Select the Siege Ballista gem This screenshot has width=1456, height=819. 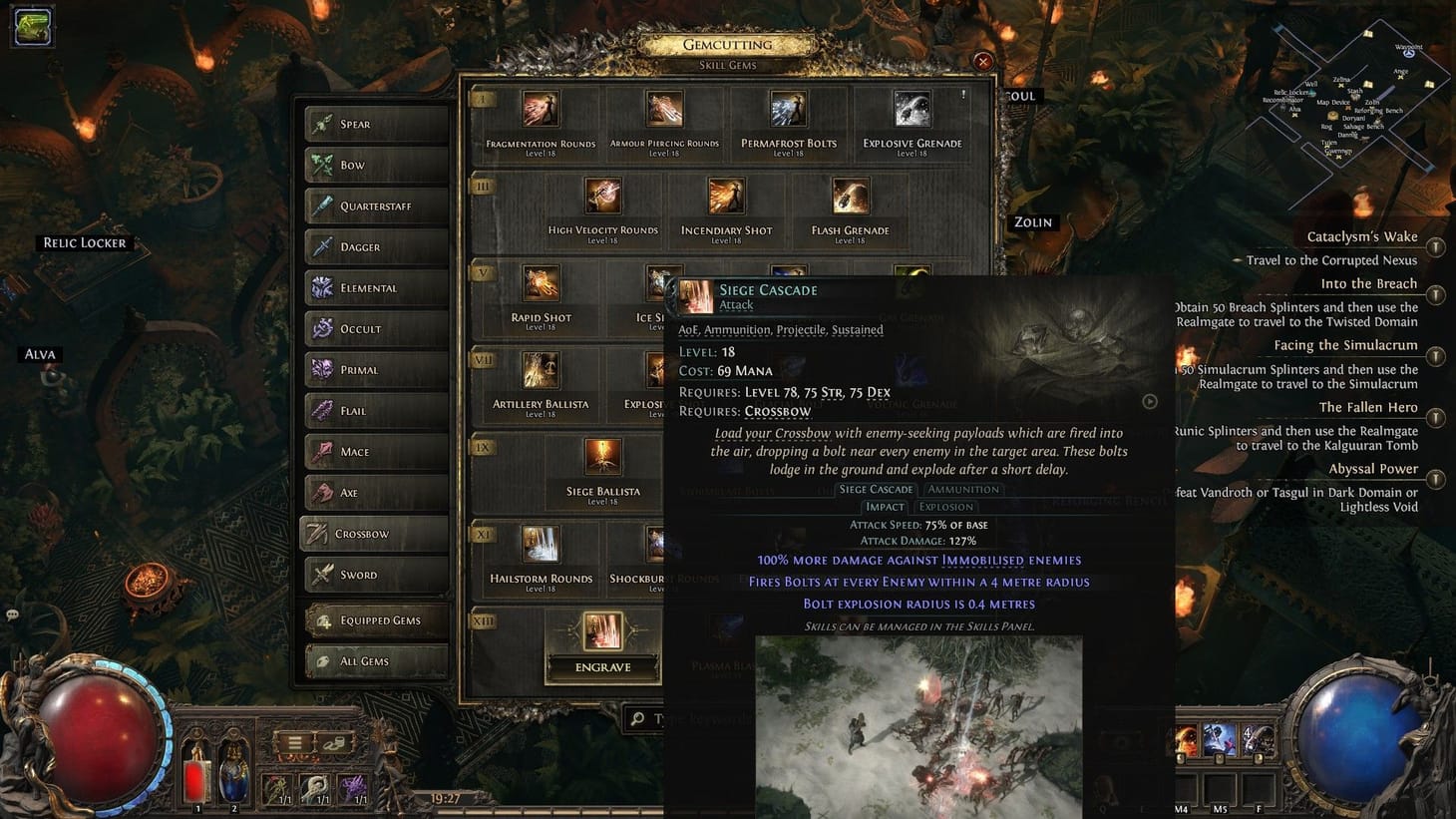(x=602, y=456)
